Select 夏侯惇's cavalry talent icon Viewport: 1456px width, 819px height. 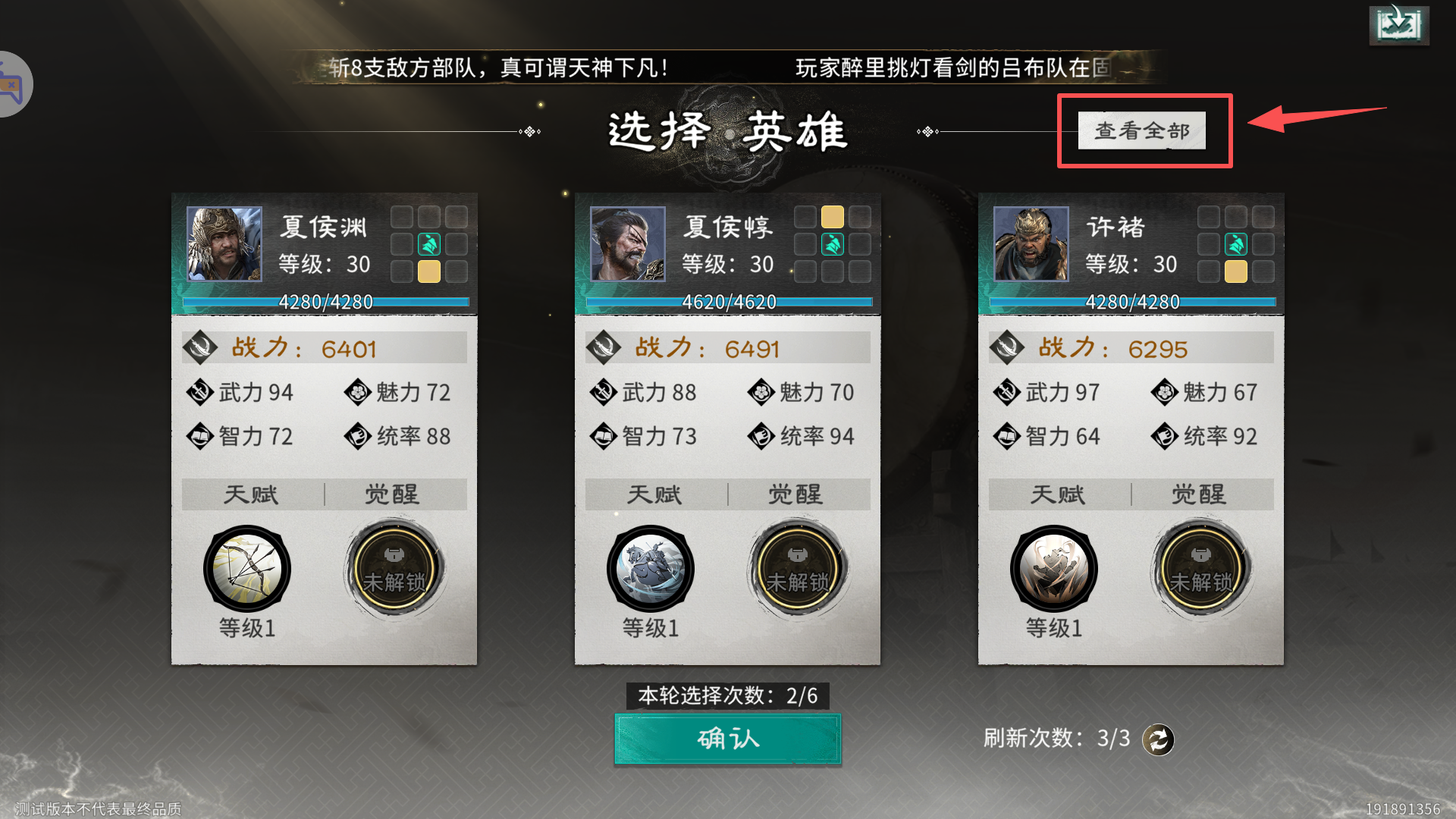point(651,568)
